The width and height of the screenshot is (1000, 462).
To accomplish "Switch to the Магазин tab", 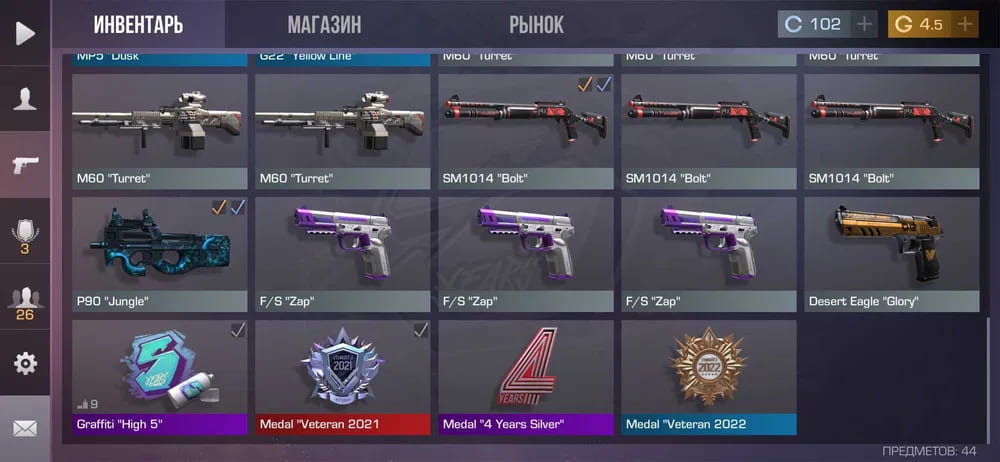I will pyautogui.click(x=324, y=24).
